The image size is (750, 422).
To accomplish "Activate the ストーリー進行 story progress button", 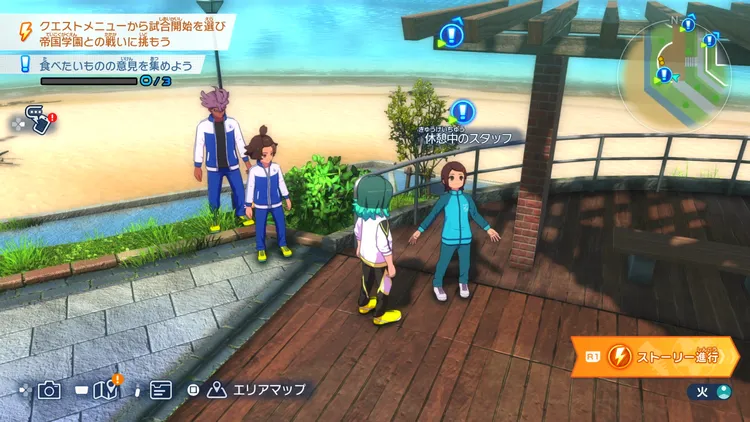I will coord(657,356).
